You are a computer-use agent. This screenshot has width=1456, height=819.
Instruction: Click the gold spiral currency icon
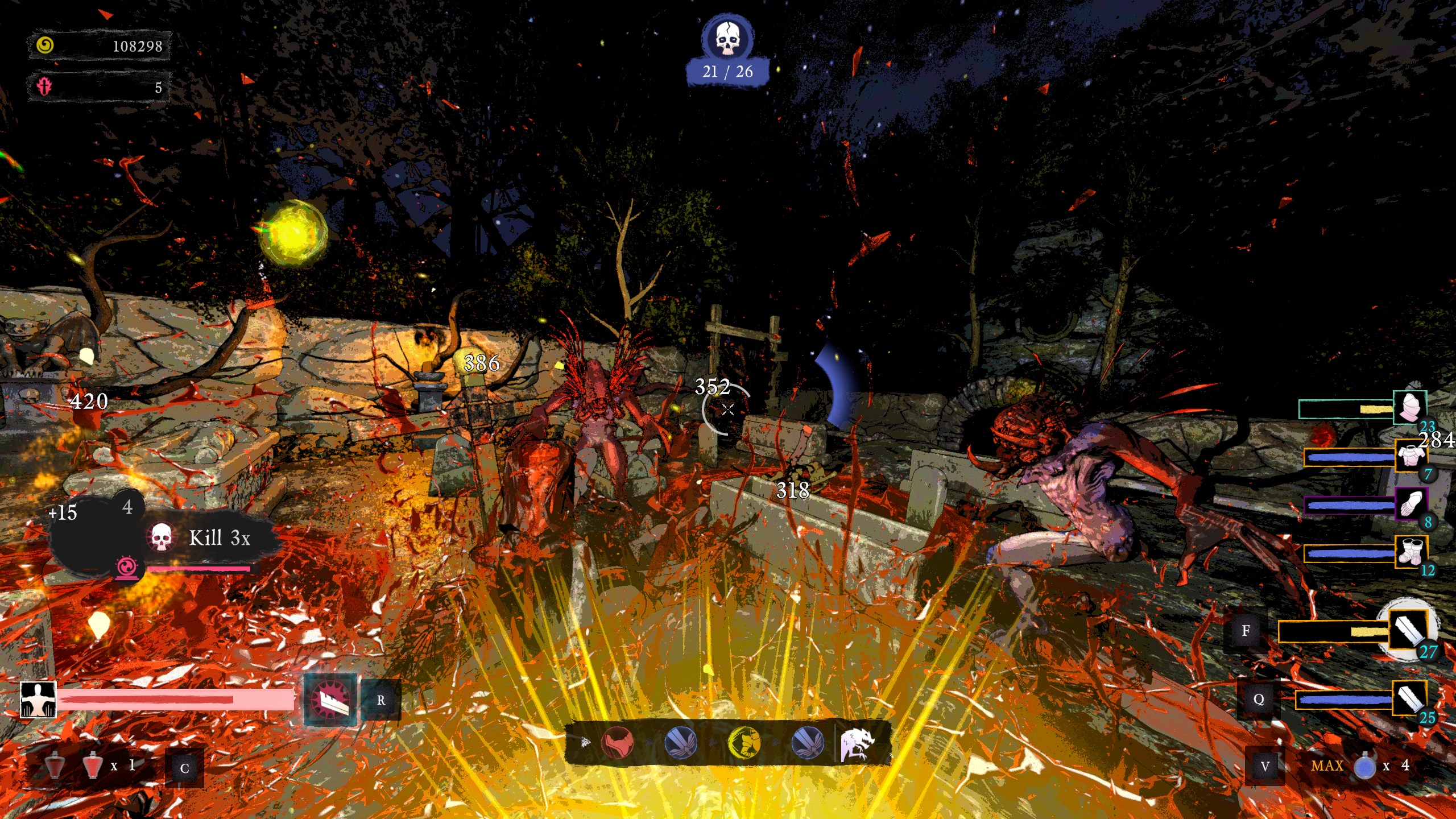[45, 45]
